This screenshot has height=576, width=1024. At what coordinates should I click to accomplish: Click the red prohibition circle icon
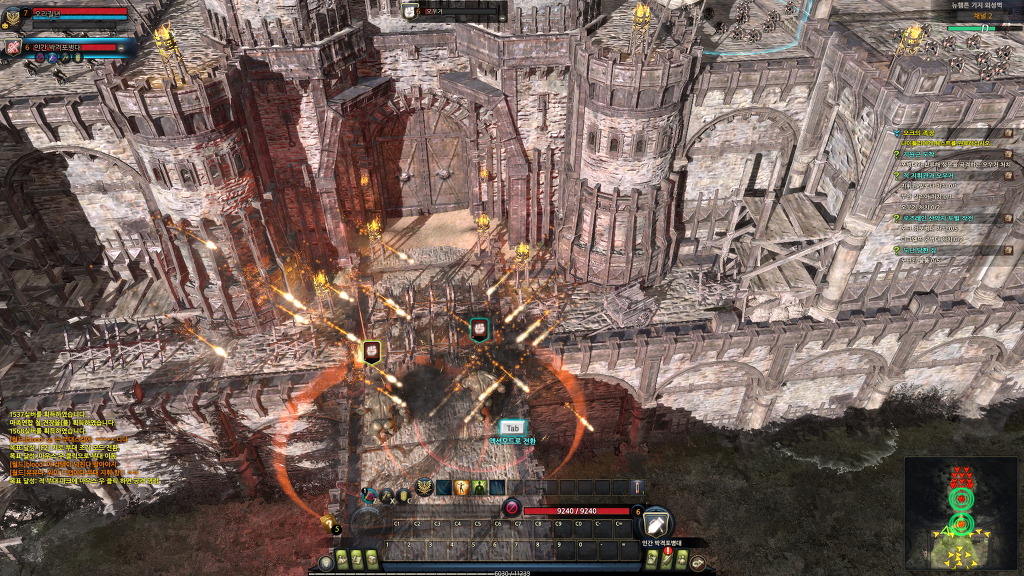pos(512,508)
